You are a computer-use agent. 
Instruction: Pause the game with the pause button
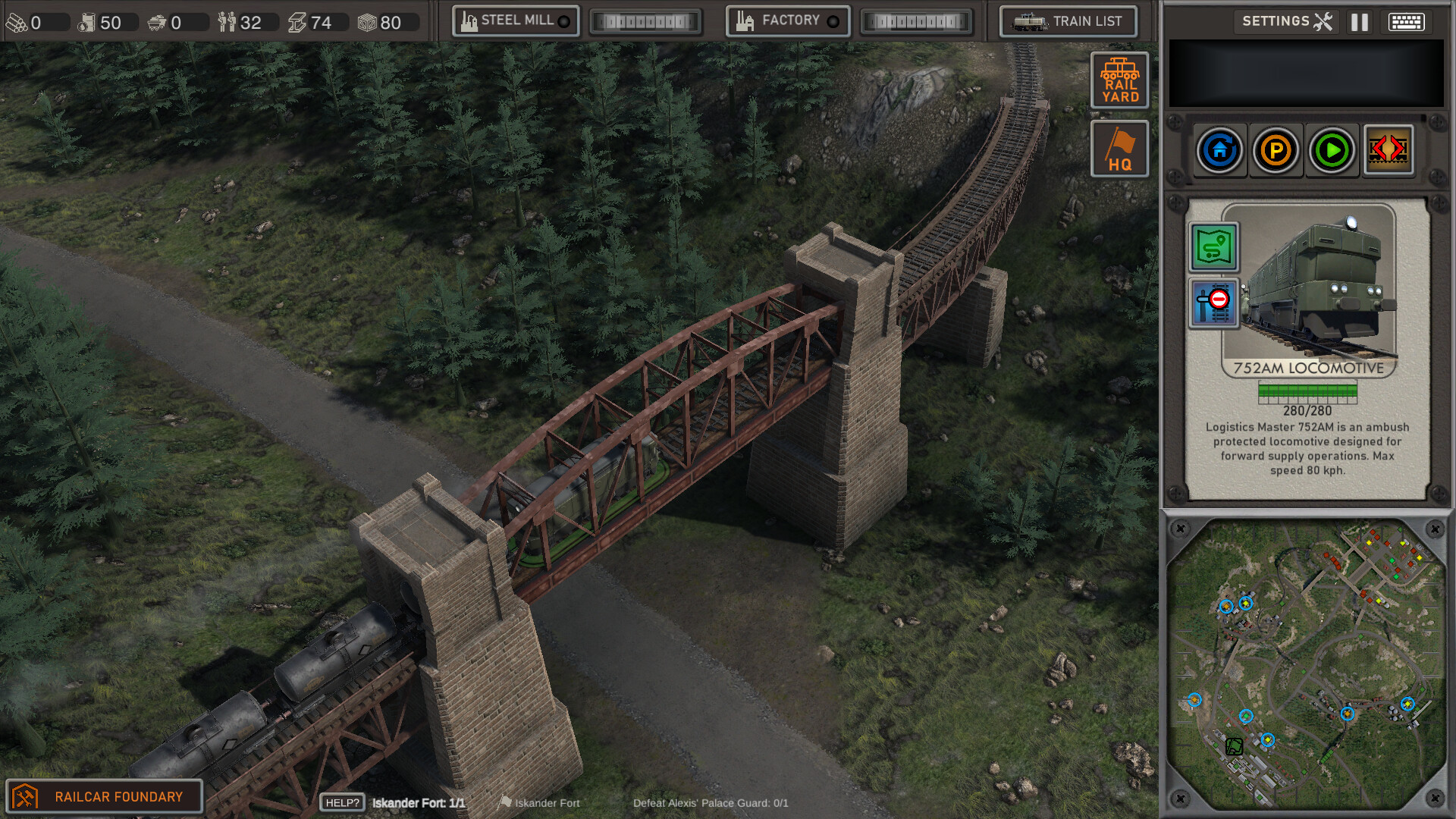[1359, 21]
